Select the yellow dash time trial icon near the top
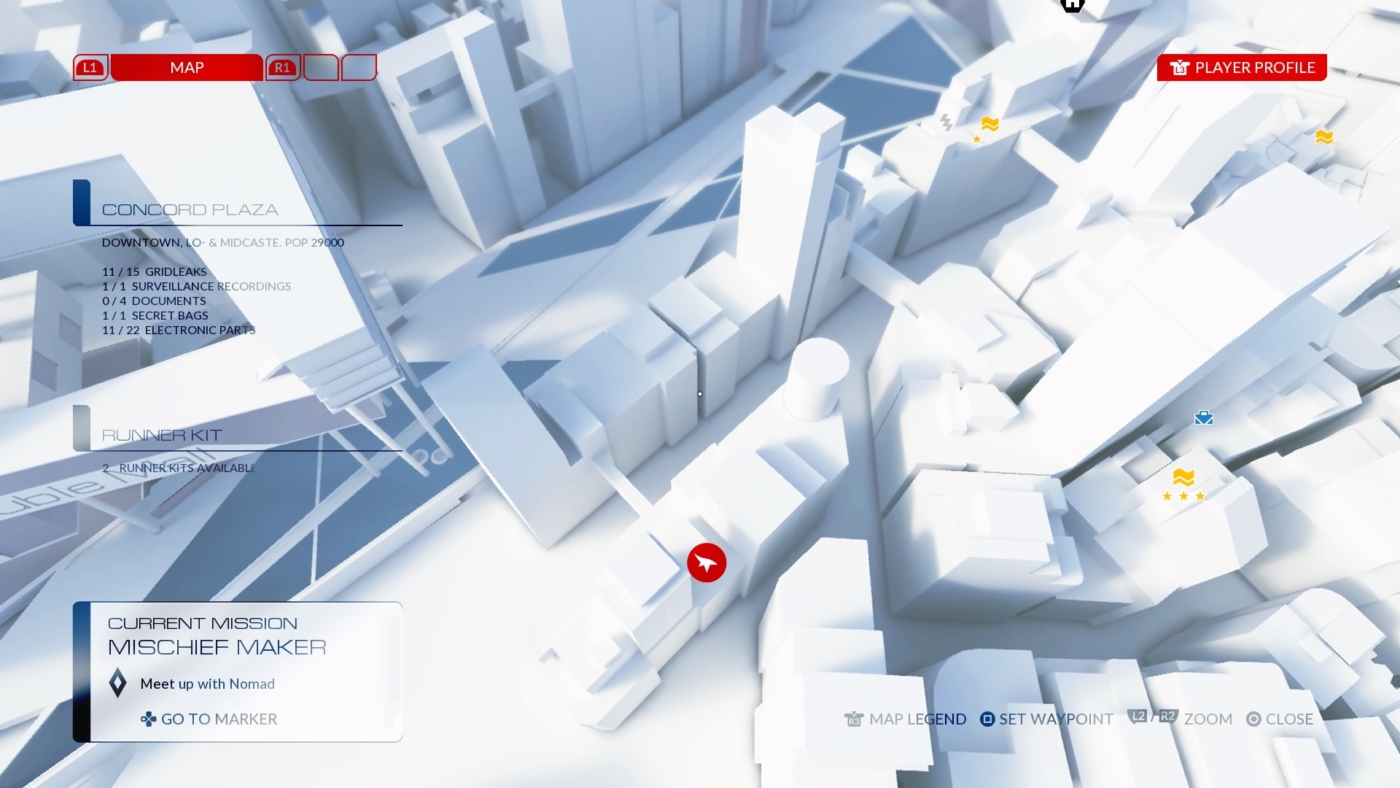The width and height of the screenshot is (1400, 788). pos(988,126)
